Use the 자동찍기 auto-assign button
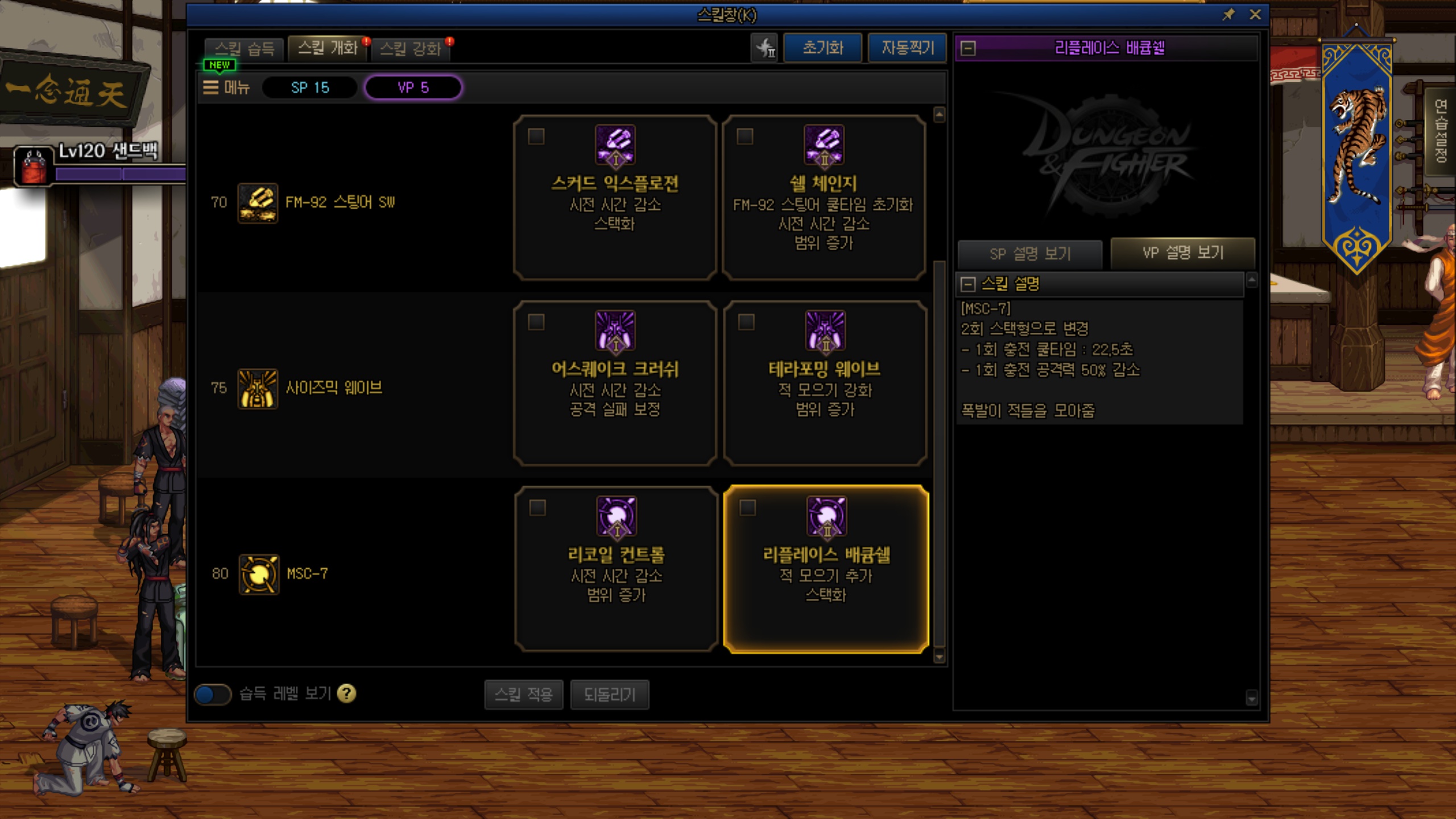The height and width of the screenshot is (819, 1456). 907,48
